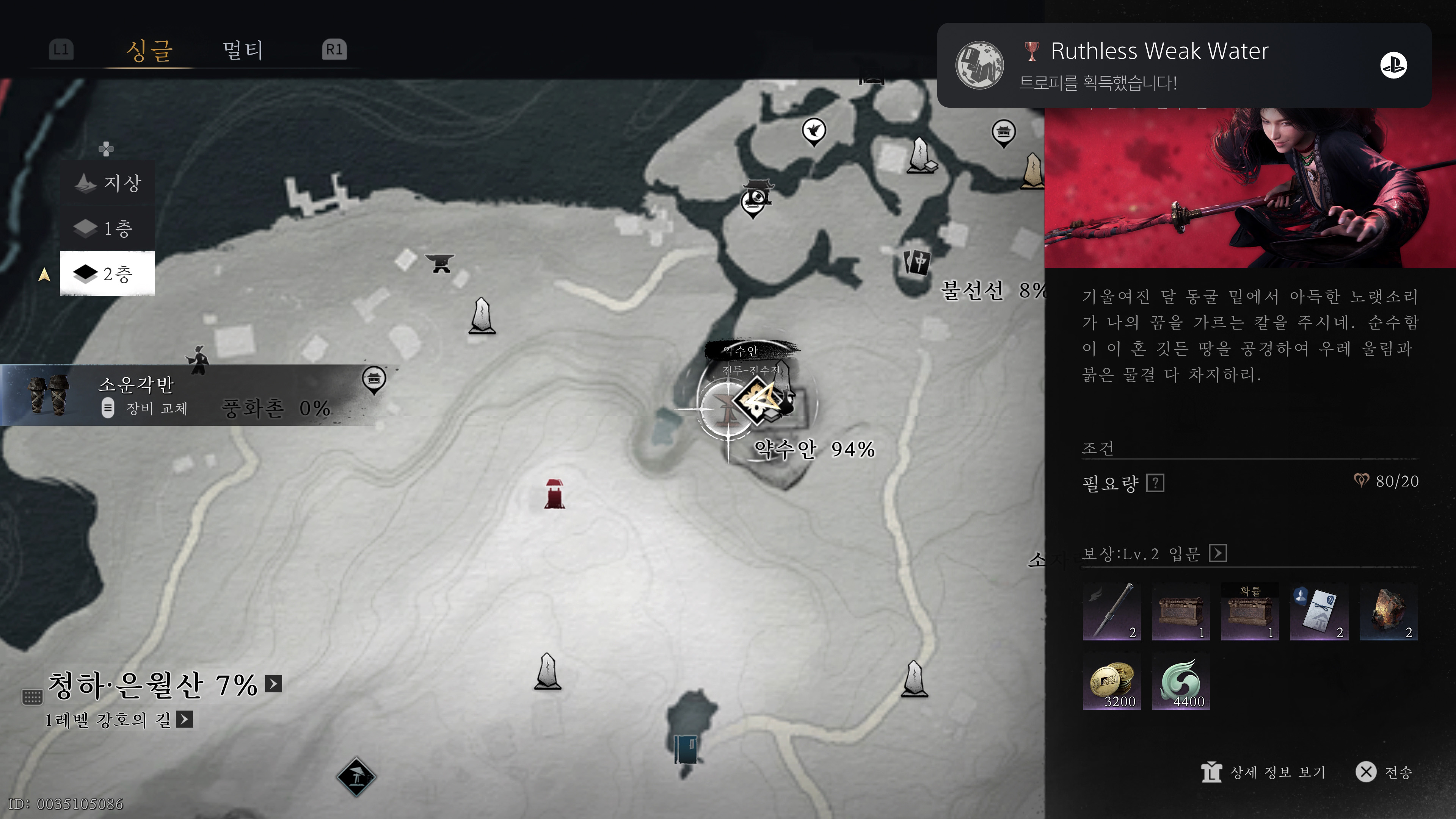Select the red shrine map marker
This screenshot has width=1456, height=819.
tap(554, 494)
